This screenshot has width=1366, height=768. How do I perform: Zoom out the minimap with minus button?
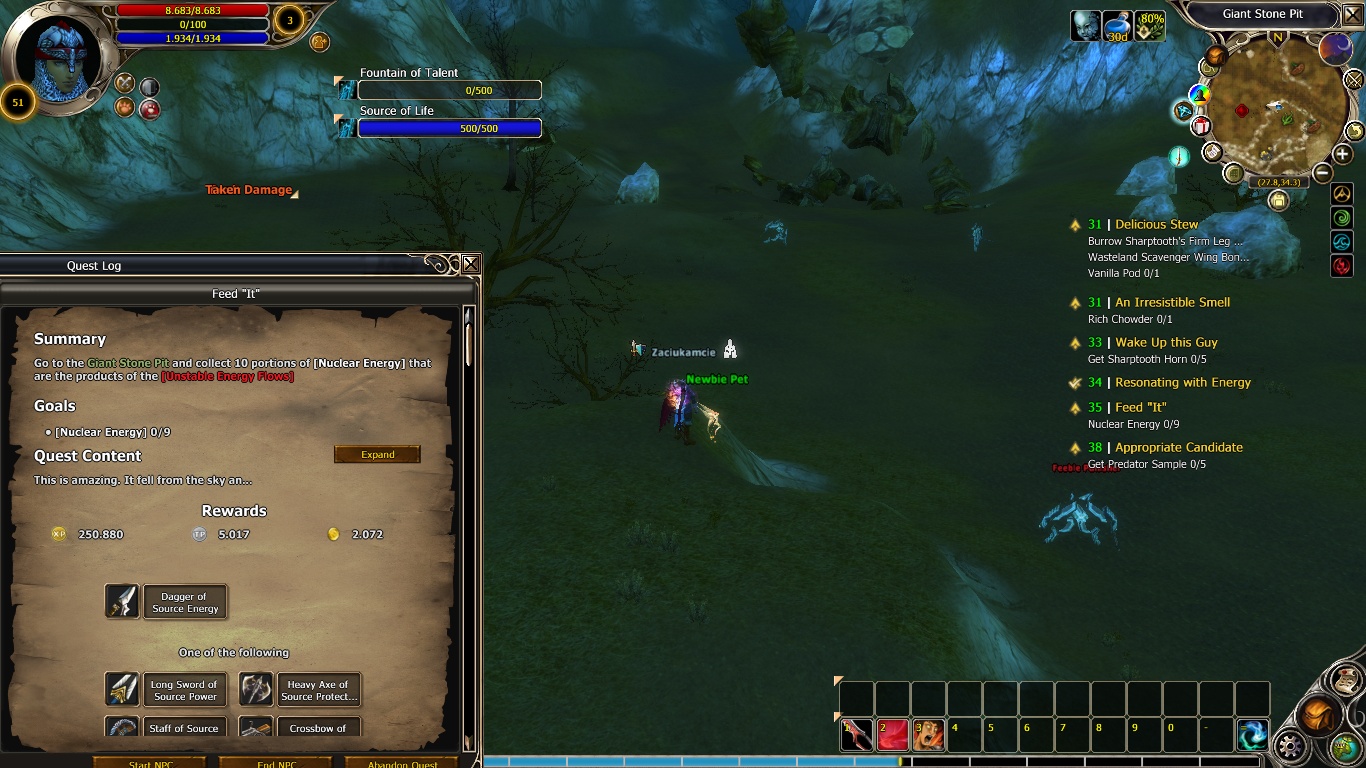[1322, 173]
